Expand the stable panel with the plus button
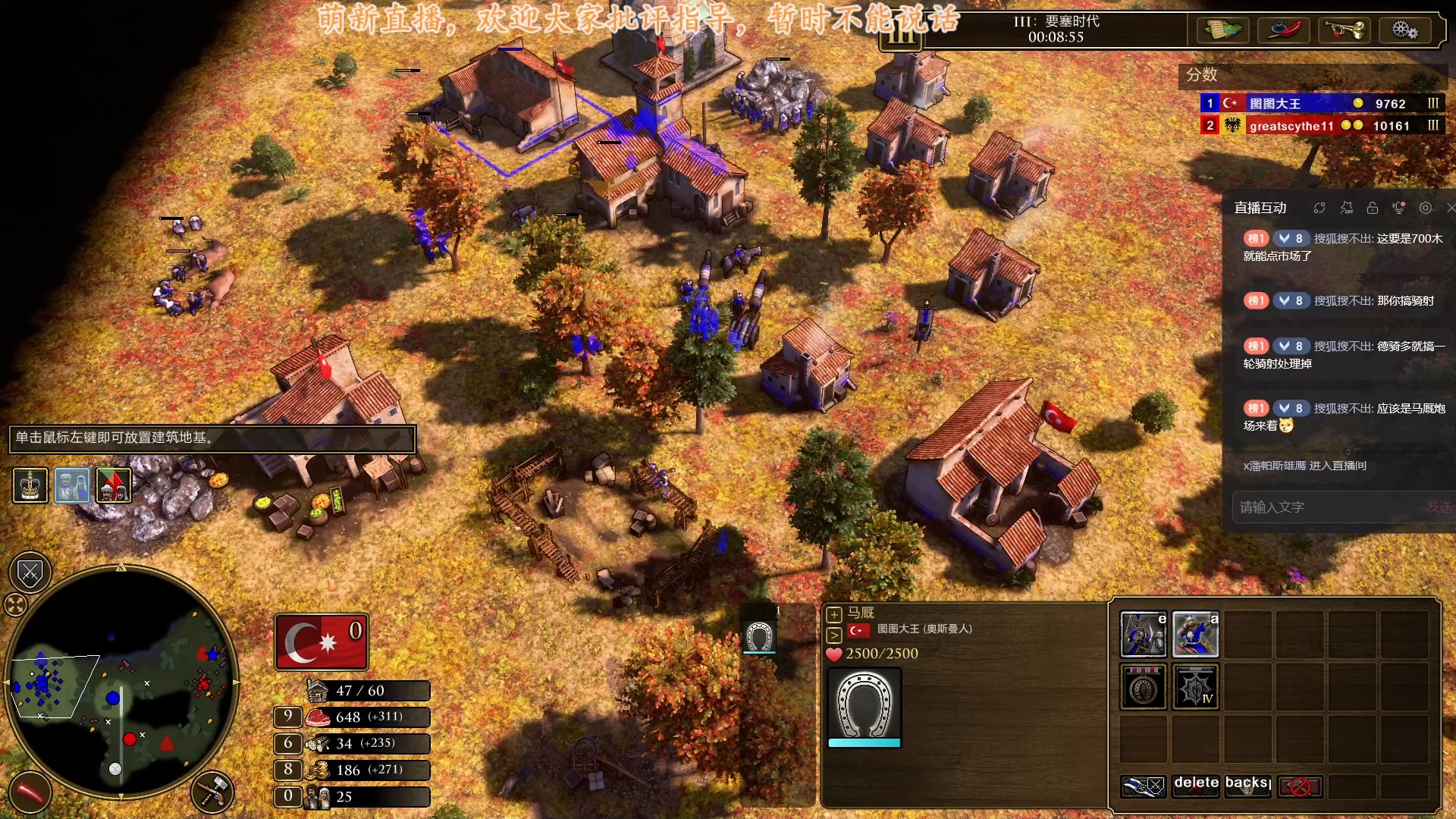Viewport: 1456px width, 819px height. pyautogui.click(x=833, y=615)
